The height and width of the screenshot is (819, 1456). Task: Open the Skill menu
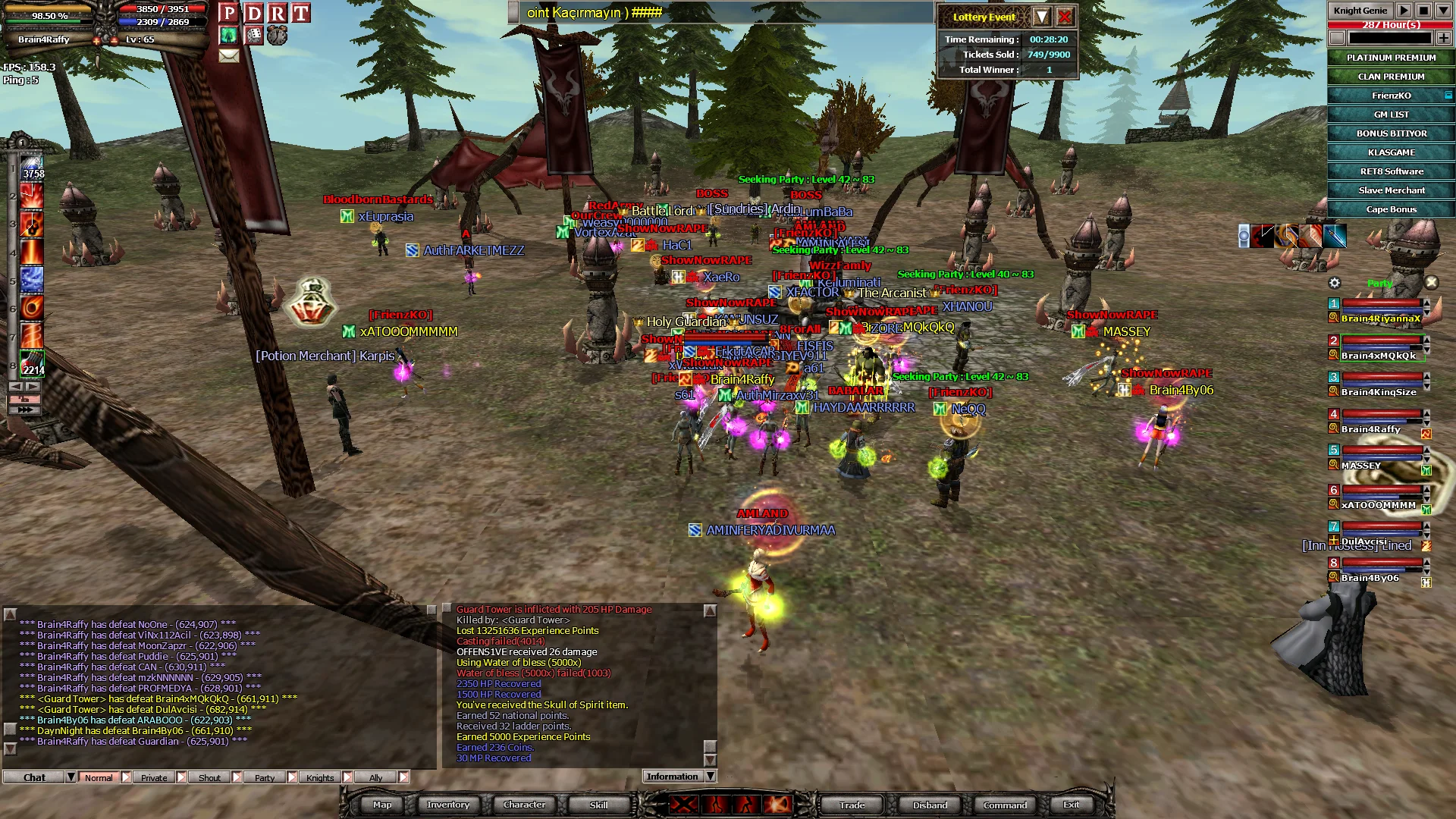coord(598,805)
